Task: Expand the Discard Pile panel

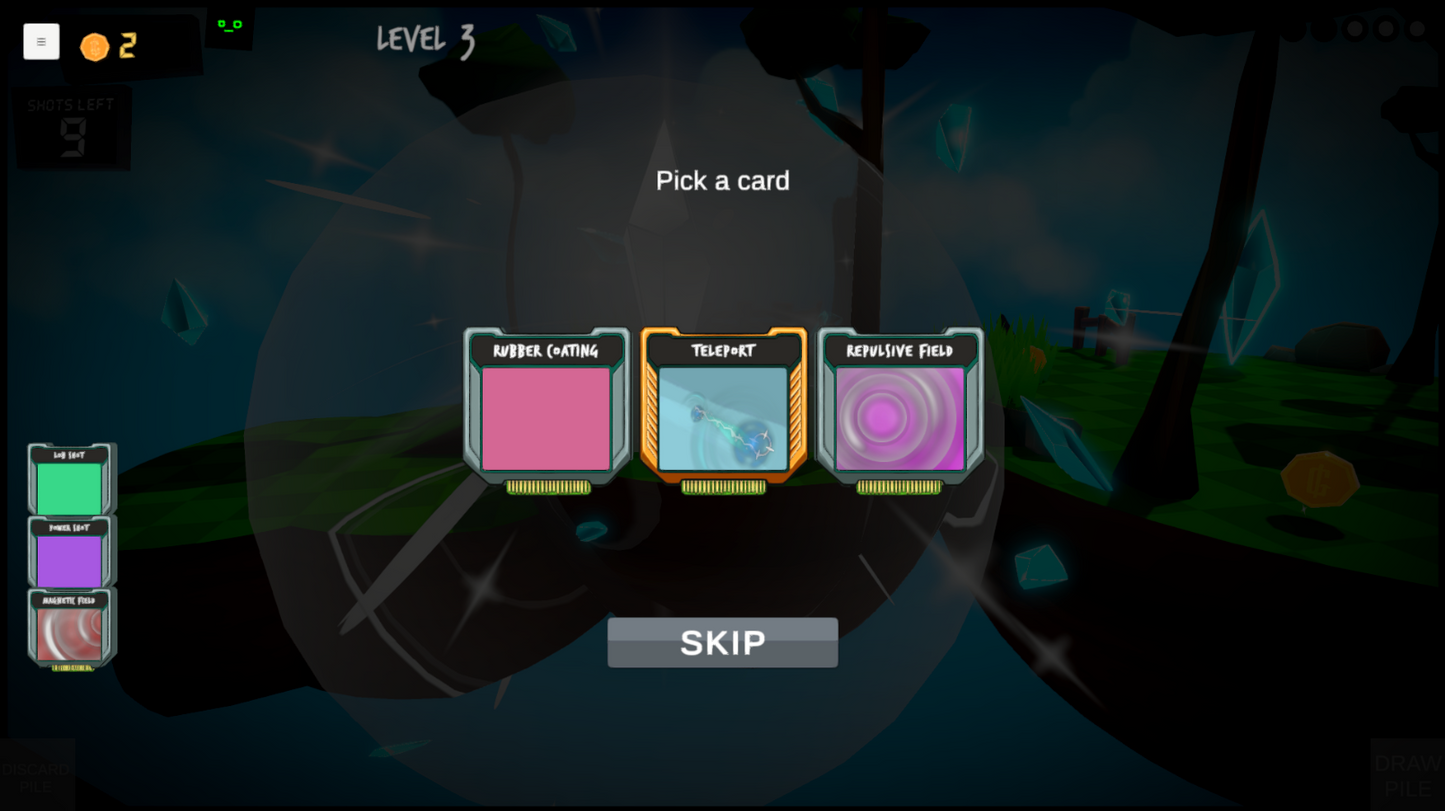Action: [x=37, y=773]
